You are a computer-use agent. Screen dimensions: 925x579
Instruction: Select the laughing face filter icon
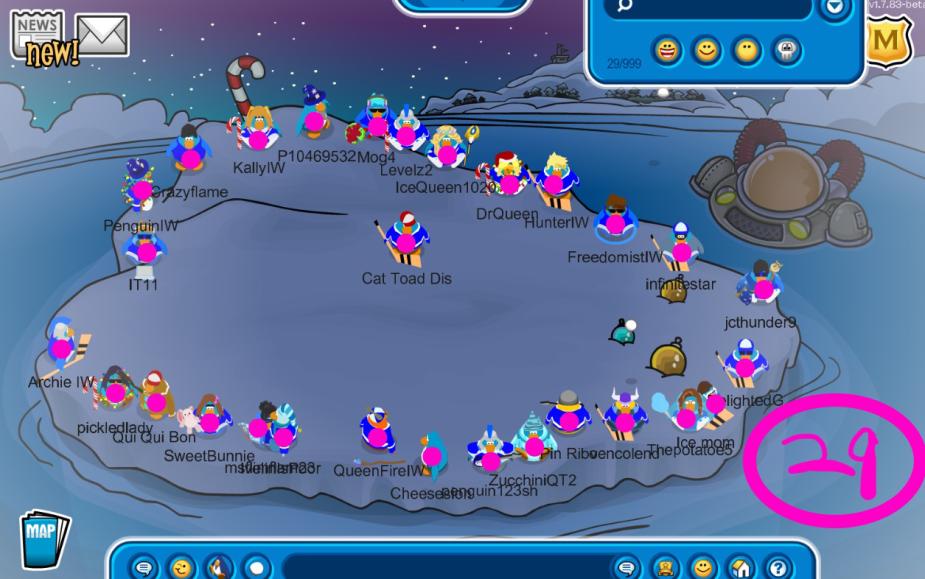coord(669,52)
